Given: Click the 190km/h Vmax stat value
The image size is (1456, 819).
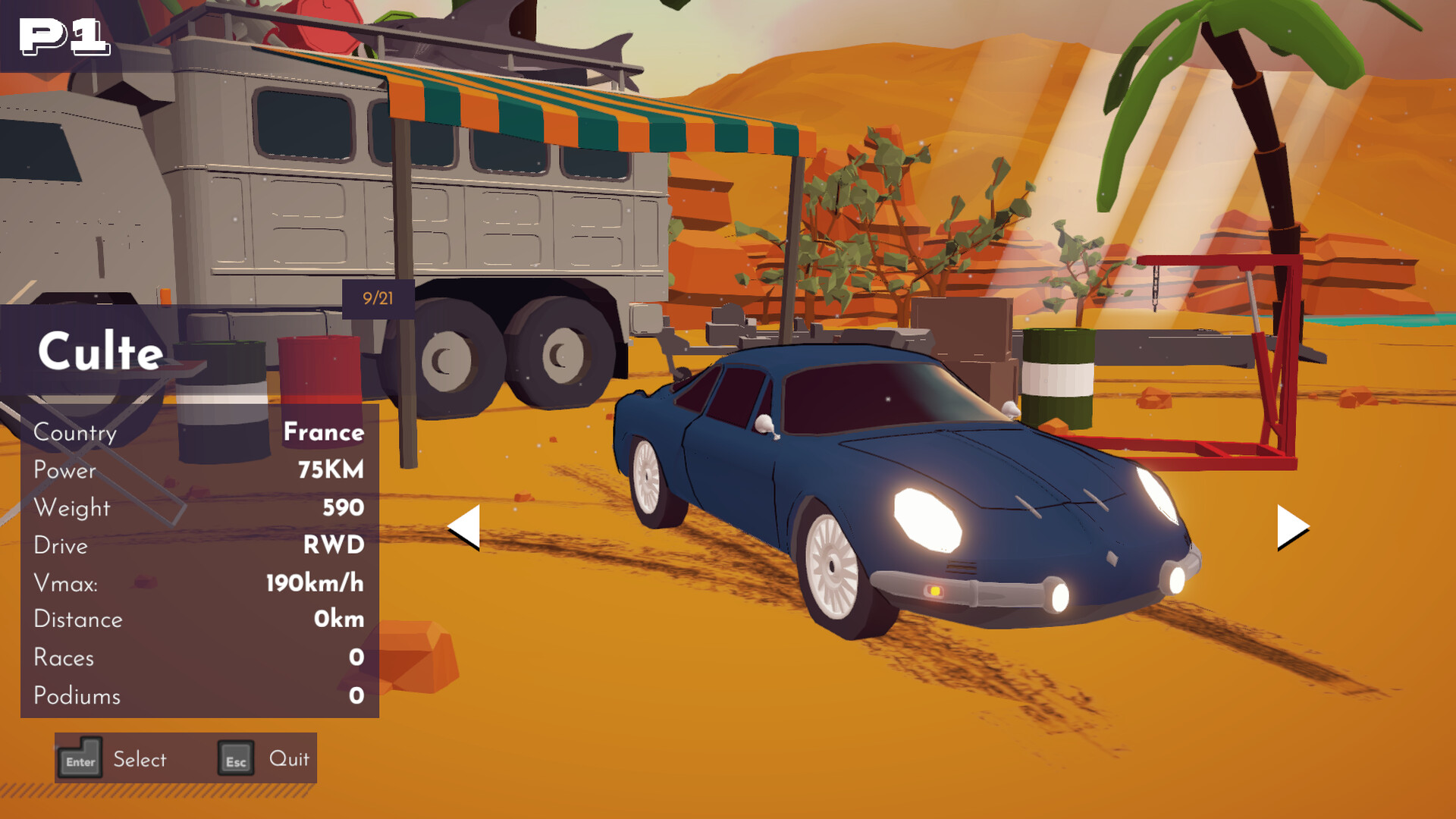Looking at the screenshot, I should 315,583.
